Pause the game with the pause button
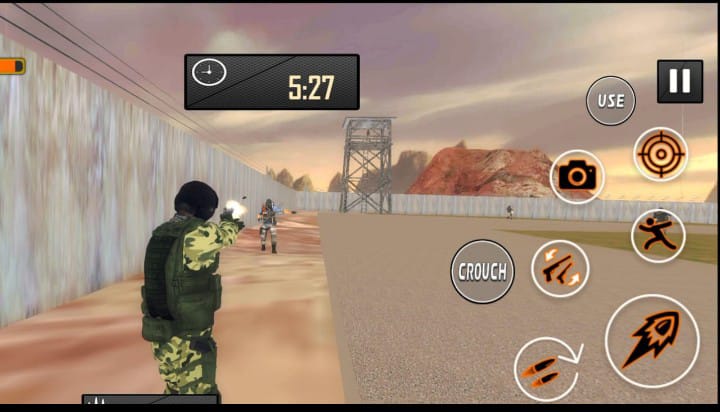Screen dimensions: 720x412 click(x=679, y=81)
